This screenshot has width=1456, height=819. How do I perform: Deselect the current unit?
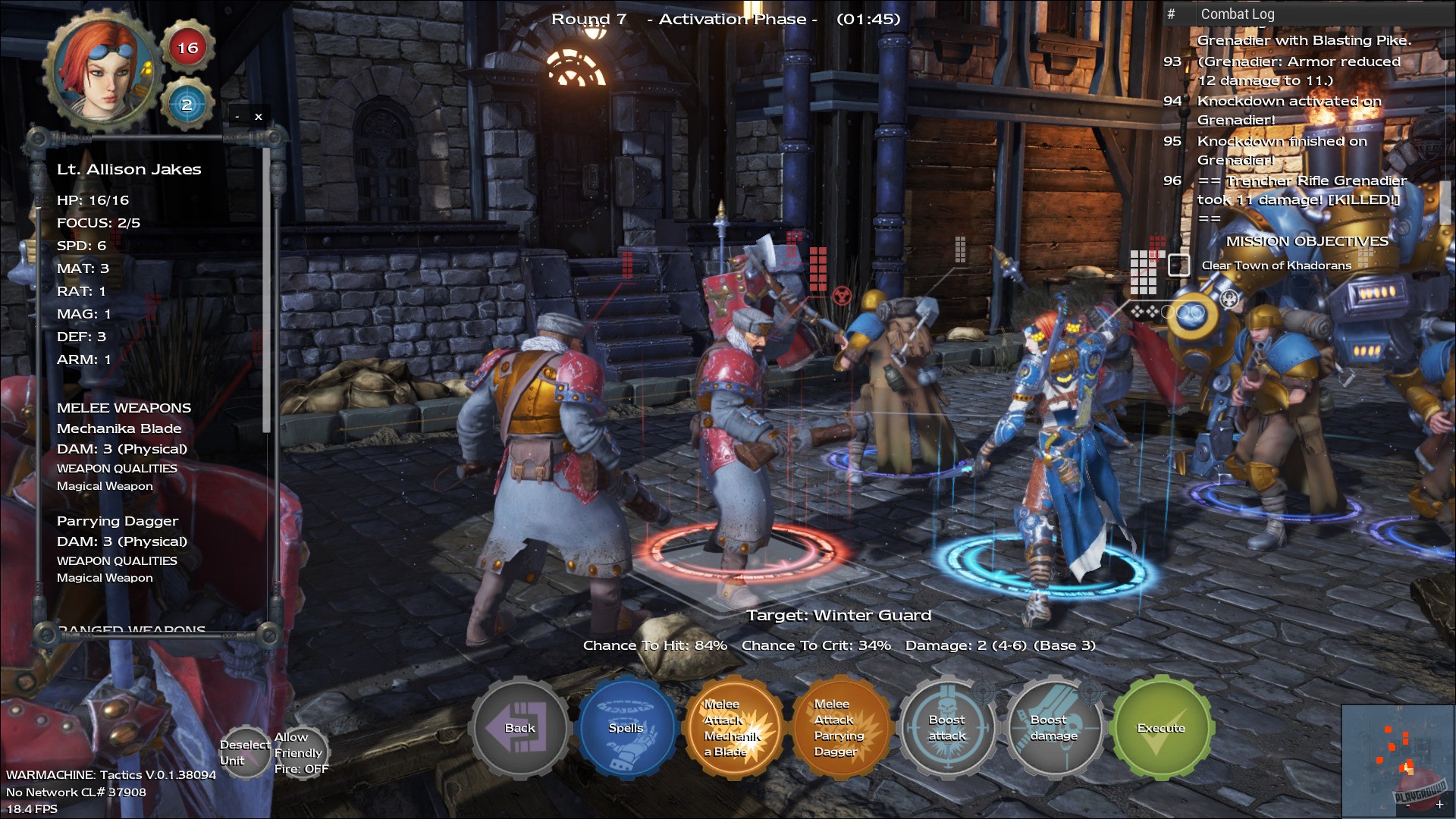tap(244, 752)
